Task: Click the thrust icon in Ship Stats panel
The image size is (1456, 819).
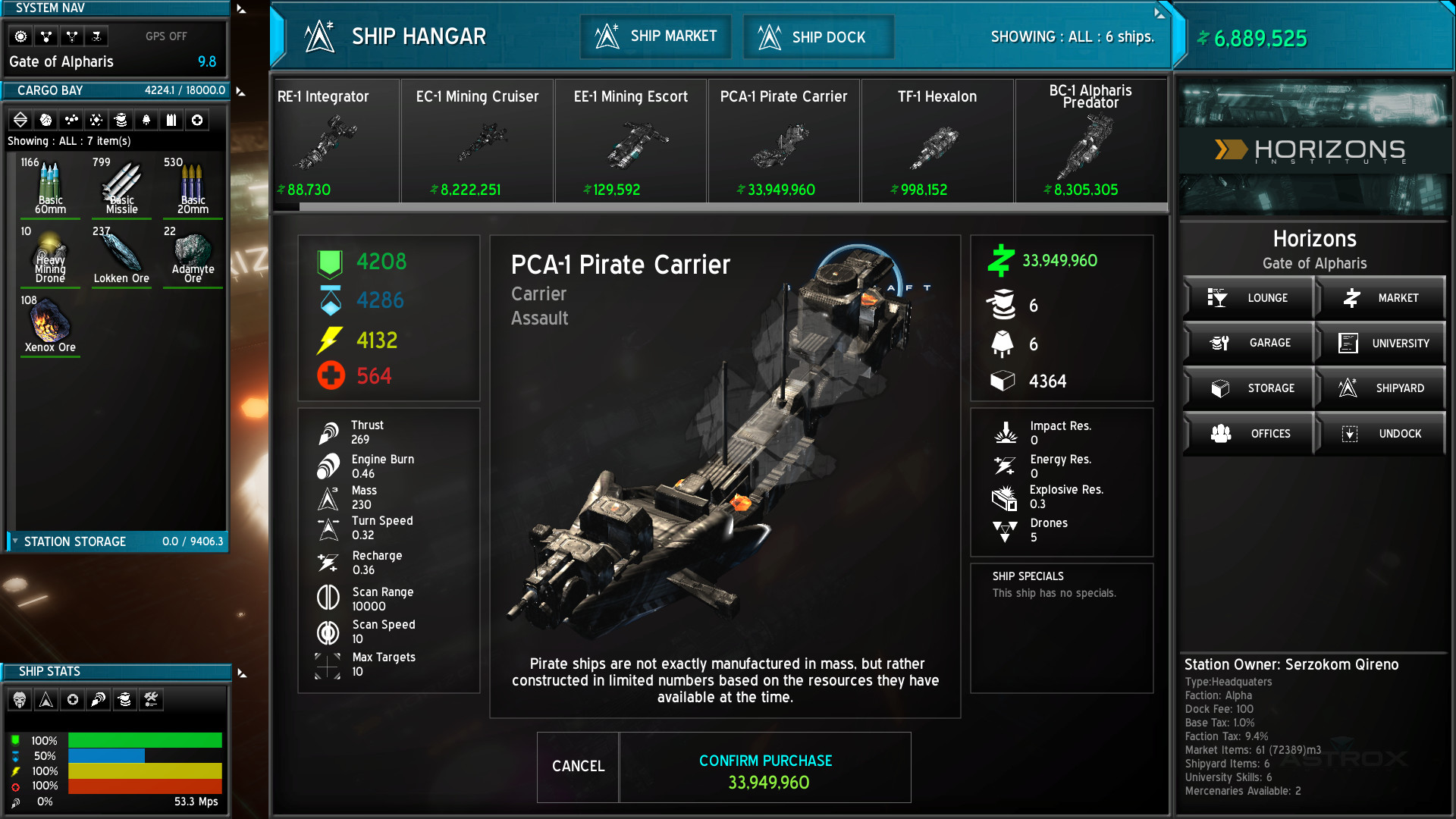Action: pos(96,699)
